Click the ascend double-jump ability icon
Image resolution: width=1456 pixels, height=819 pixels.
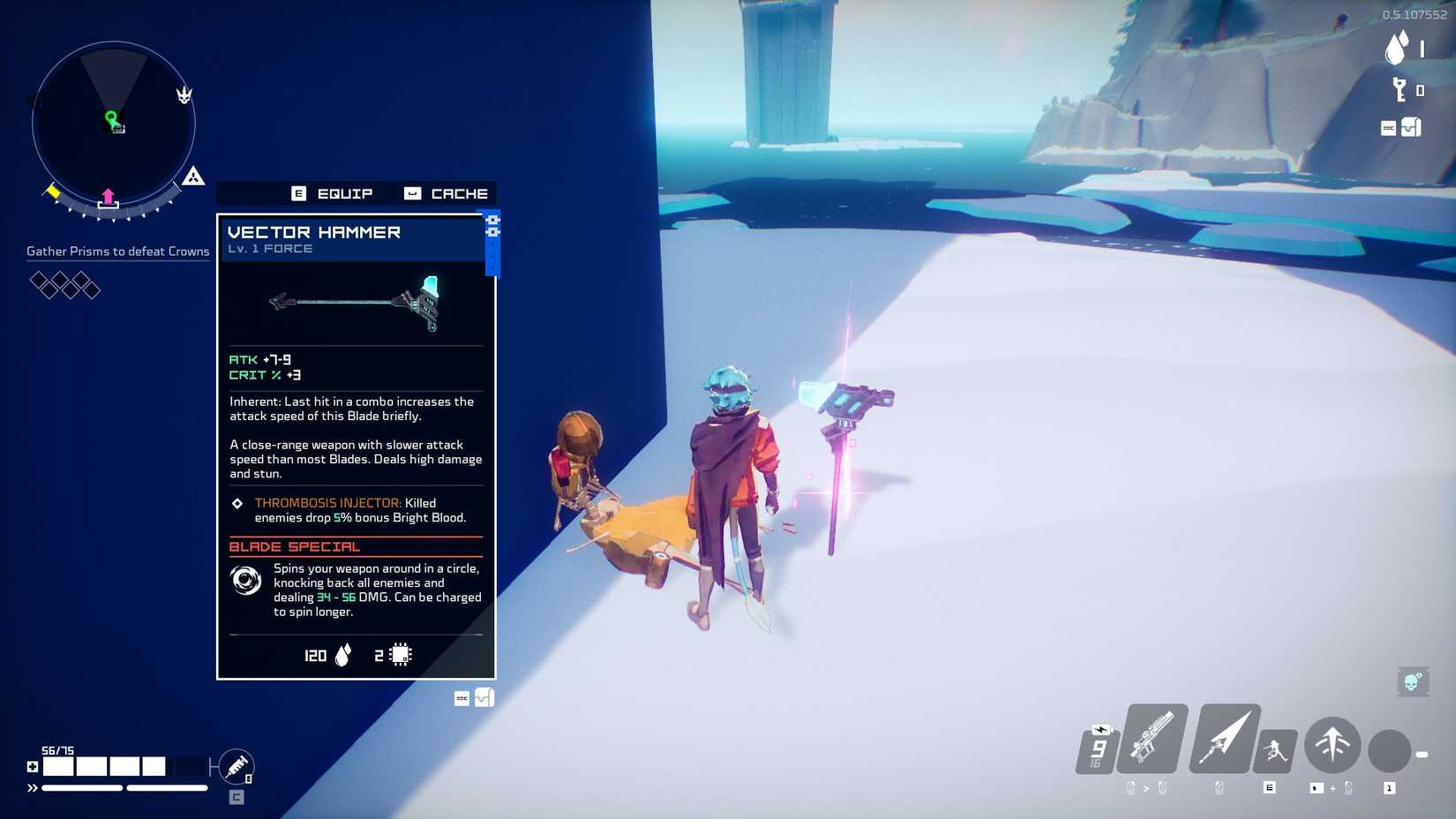[1332, 746]
